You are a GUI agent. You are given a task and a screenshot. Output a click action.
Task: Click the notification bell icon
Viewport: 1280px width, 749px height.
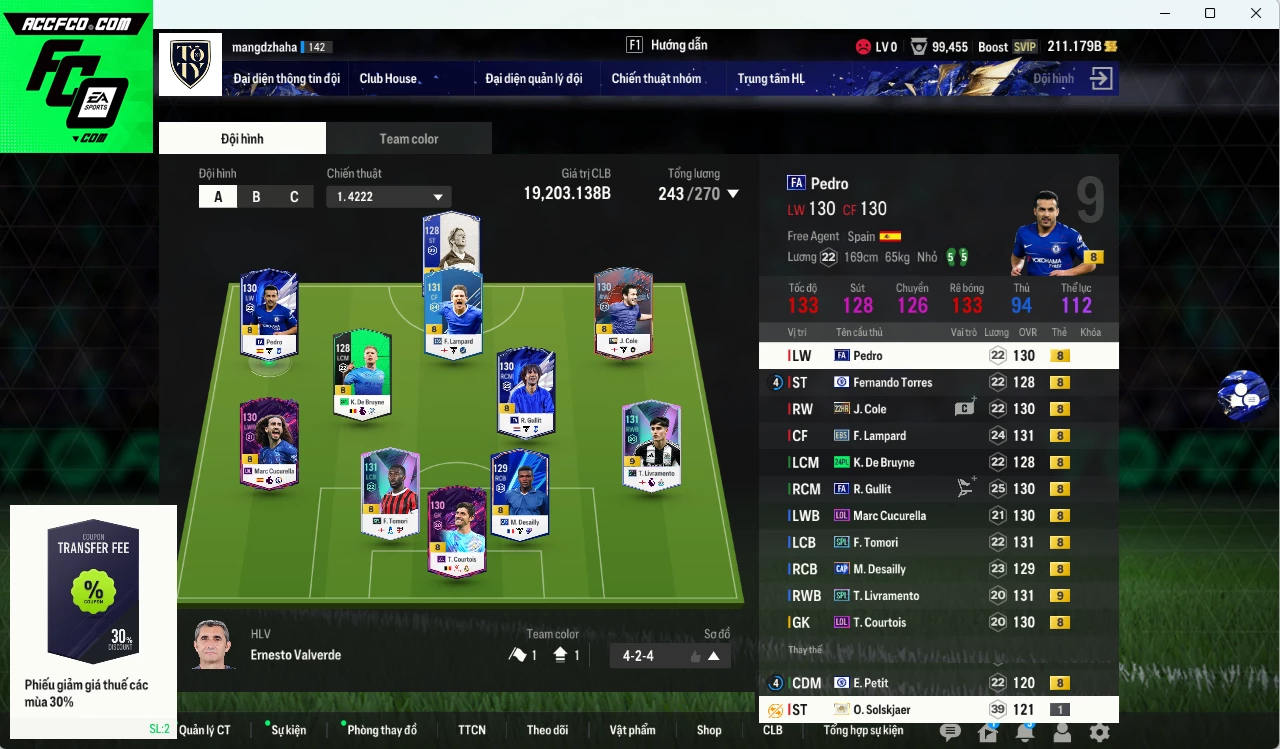click(1024, 733)
